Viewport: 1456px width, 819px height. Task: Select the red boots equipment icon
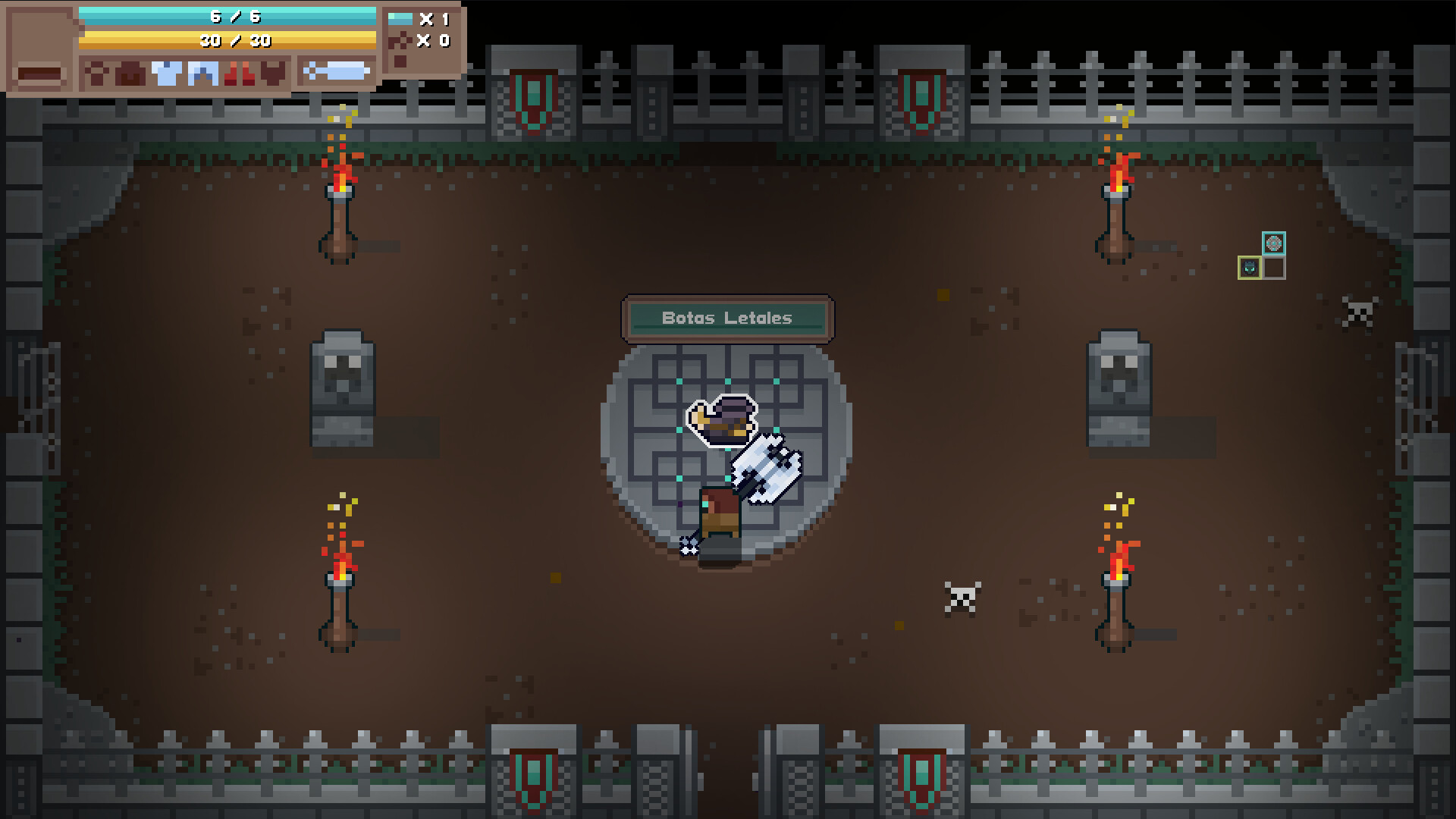[x=239, y=72]
